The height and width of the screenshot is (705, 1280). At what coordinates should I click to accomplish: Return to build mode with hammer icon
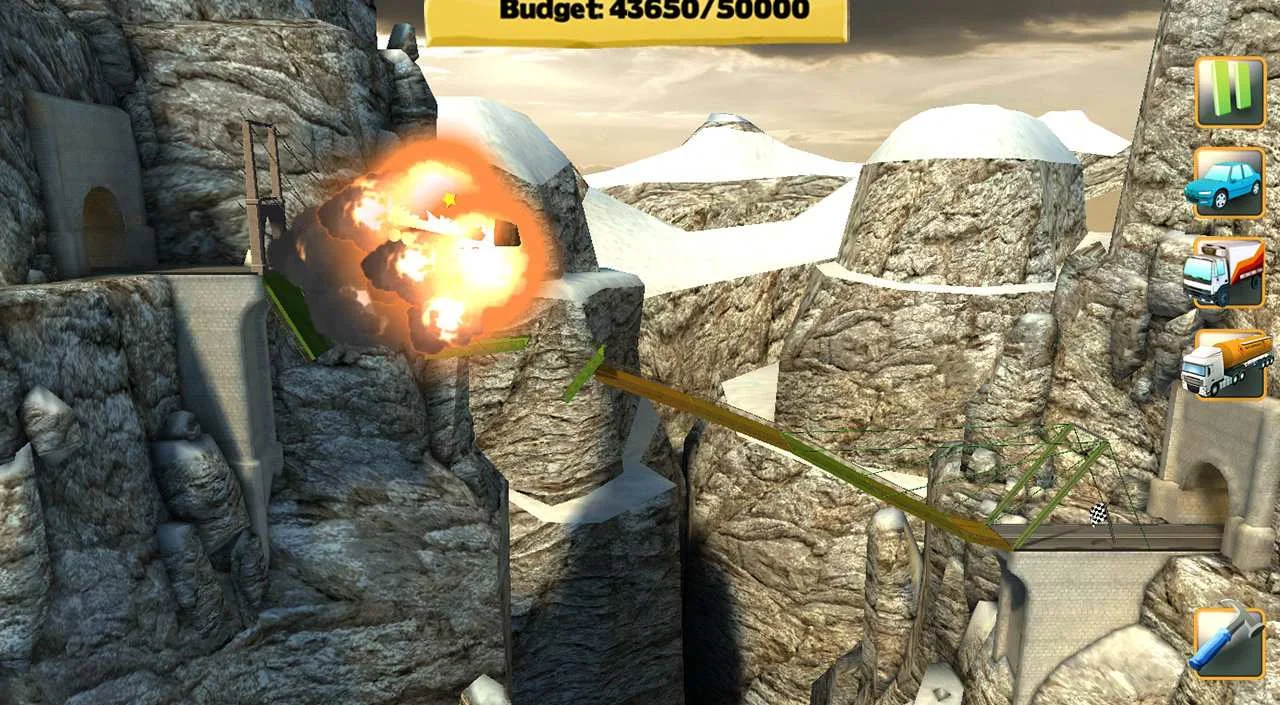pos(1229,644)
